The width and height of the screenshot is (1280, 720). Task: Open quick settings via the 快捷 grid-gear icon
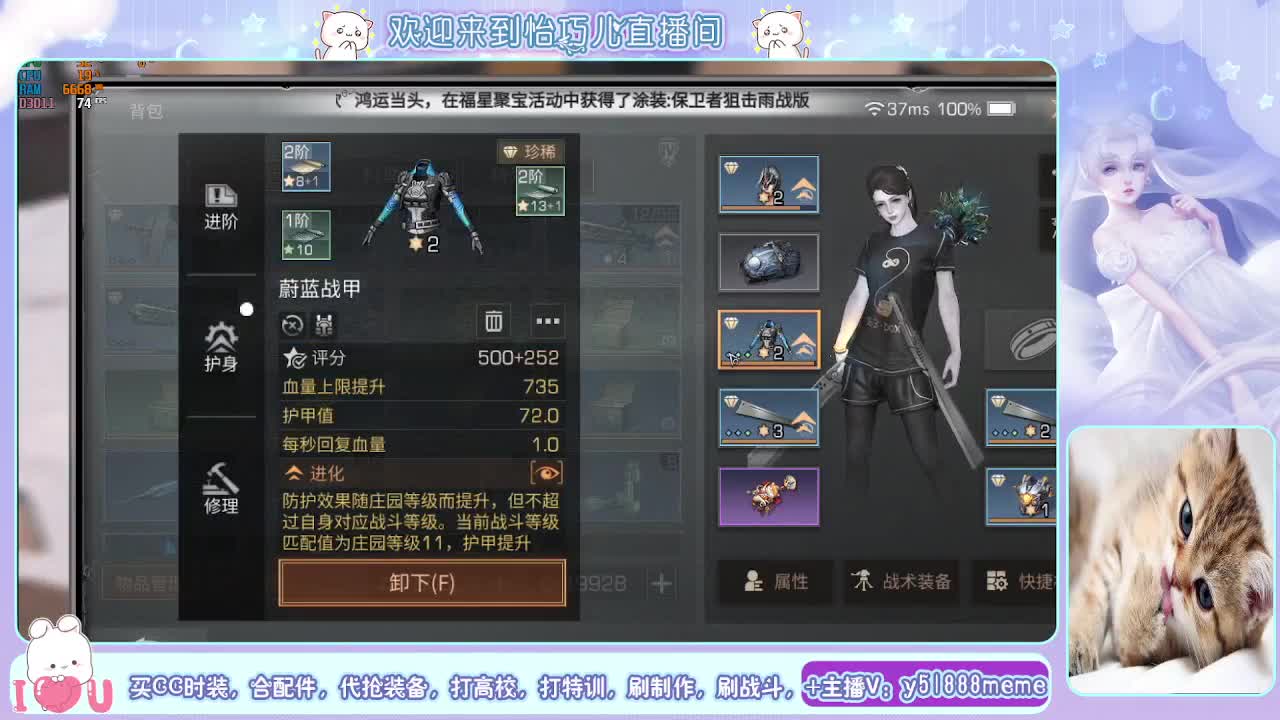pyautogui.click(x=995, y=579)
